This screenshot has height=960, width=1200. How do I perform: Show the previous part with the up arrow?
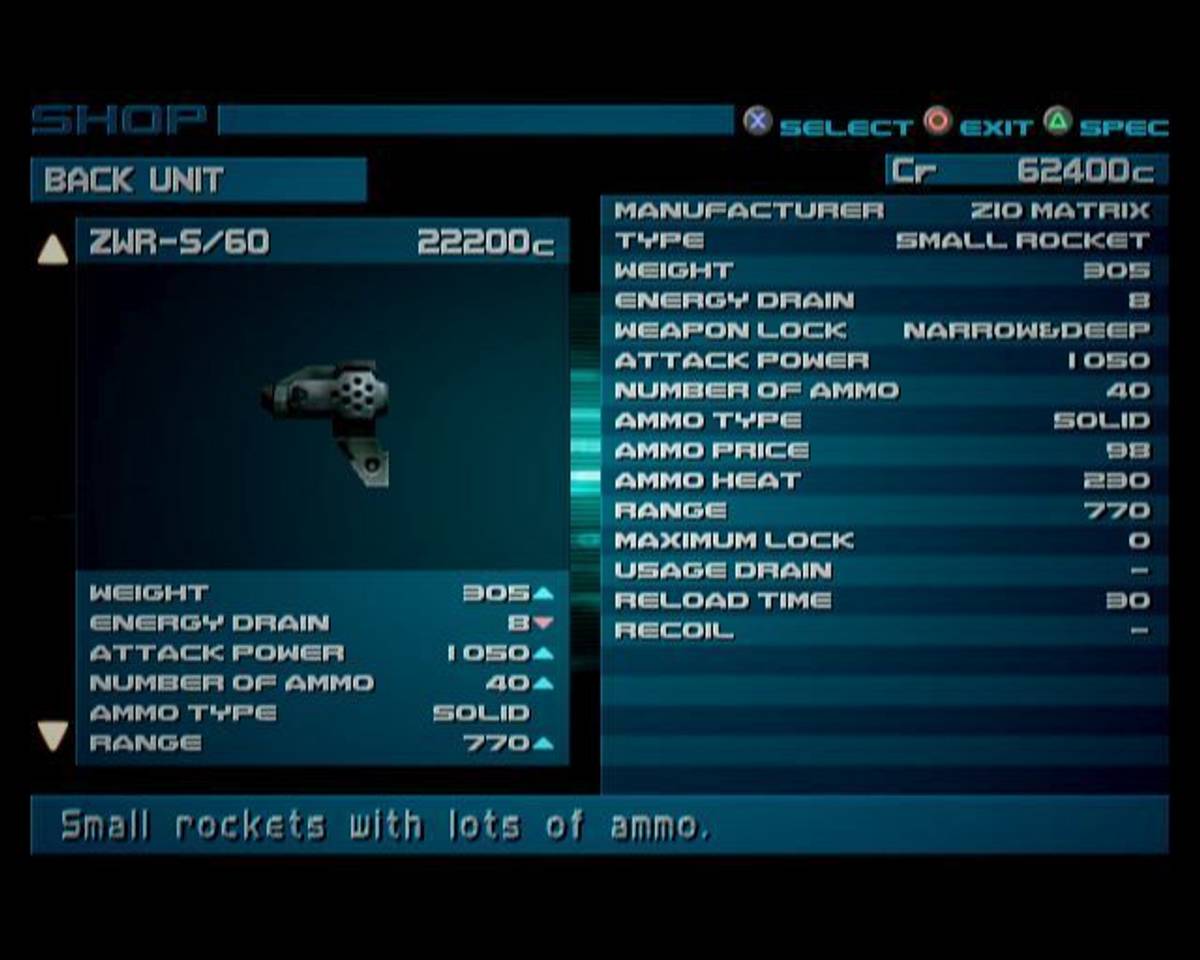[52, 250]
